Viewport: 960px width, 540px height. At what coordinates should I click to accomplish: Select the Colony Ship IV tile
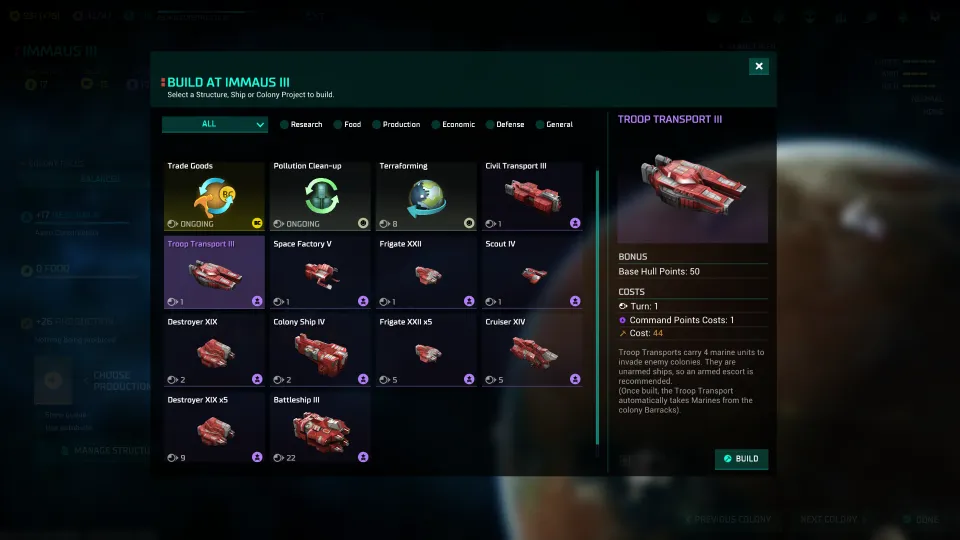coord(320,350)
